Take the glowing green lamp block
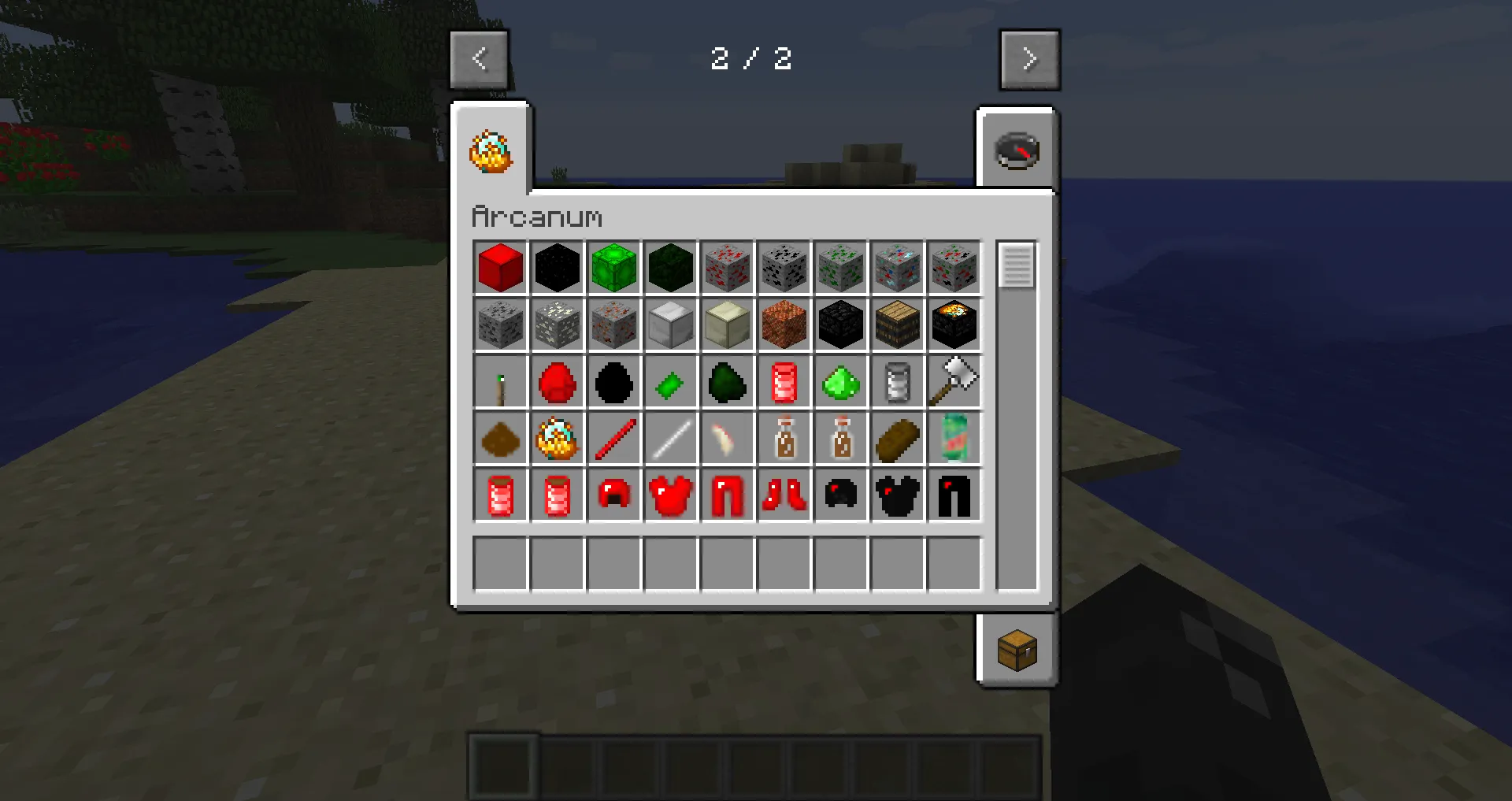The width and height of the screenshot is (1512, 801). 613,268
